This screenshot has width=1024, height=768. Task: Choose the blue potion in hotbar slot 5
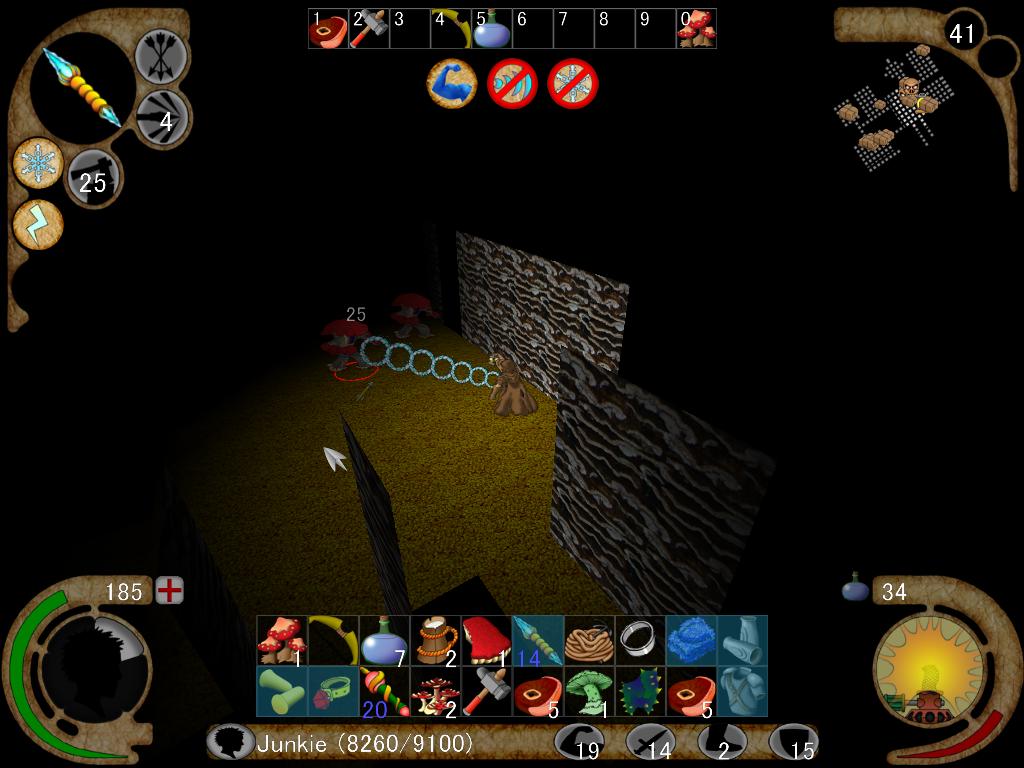click(492, 31)
